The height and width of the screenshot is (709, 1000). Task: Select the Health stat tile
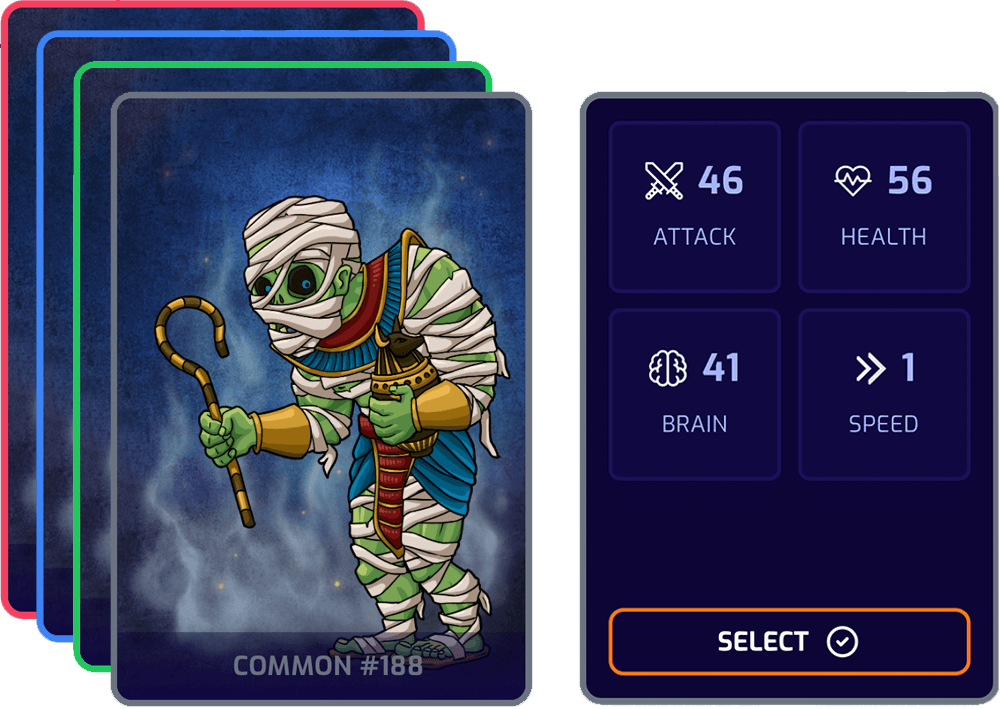tap(883, 207)
